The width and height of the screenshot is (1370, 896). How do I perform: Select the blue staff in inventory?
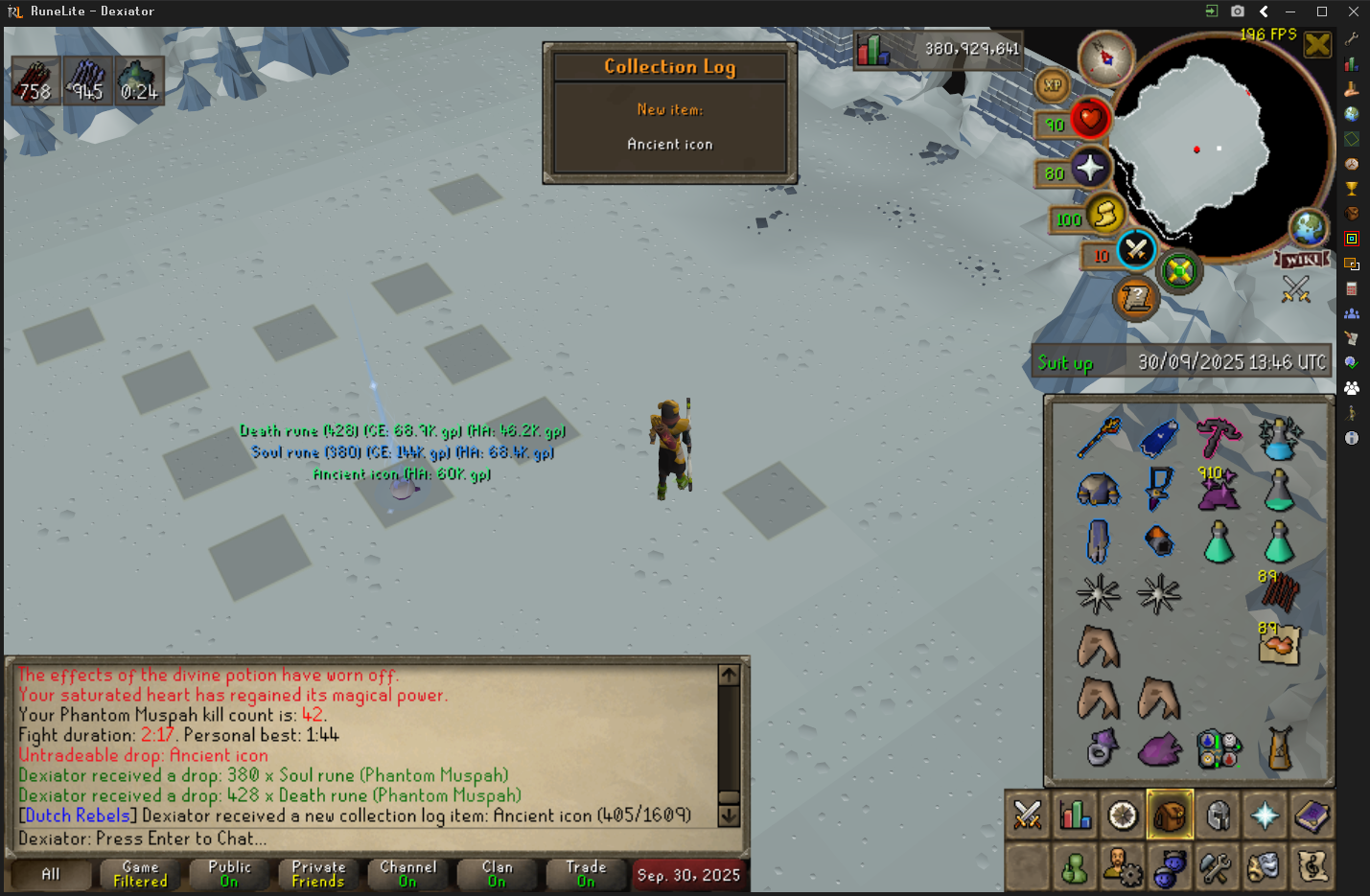[x=1099, y=437]
